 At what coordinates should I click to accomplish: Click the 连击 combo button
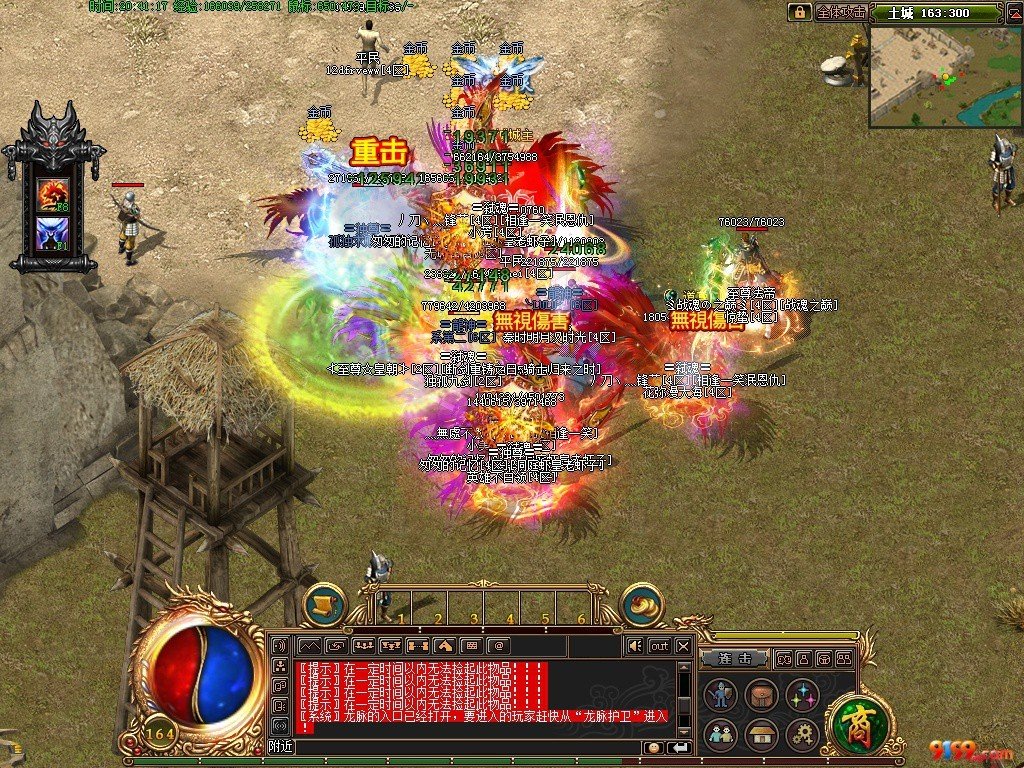(734, 659)
